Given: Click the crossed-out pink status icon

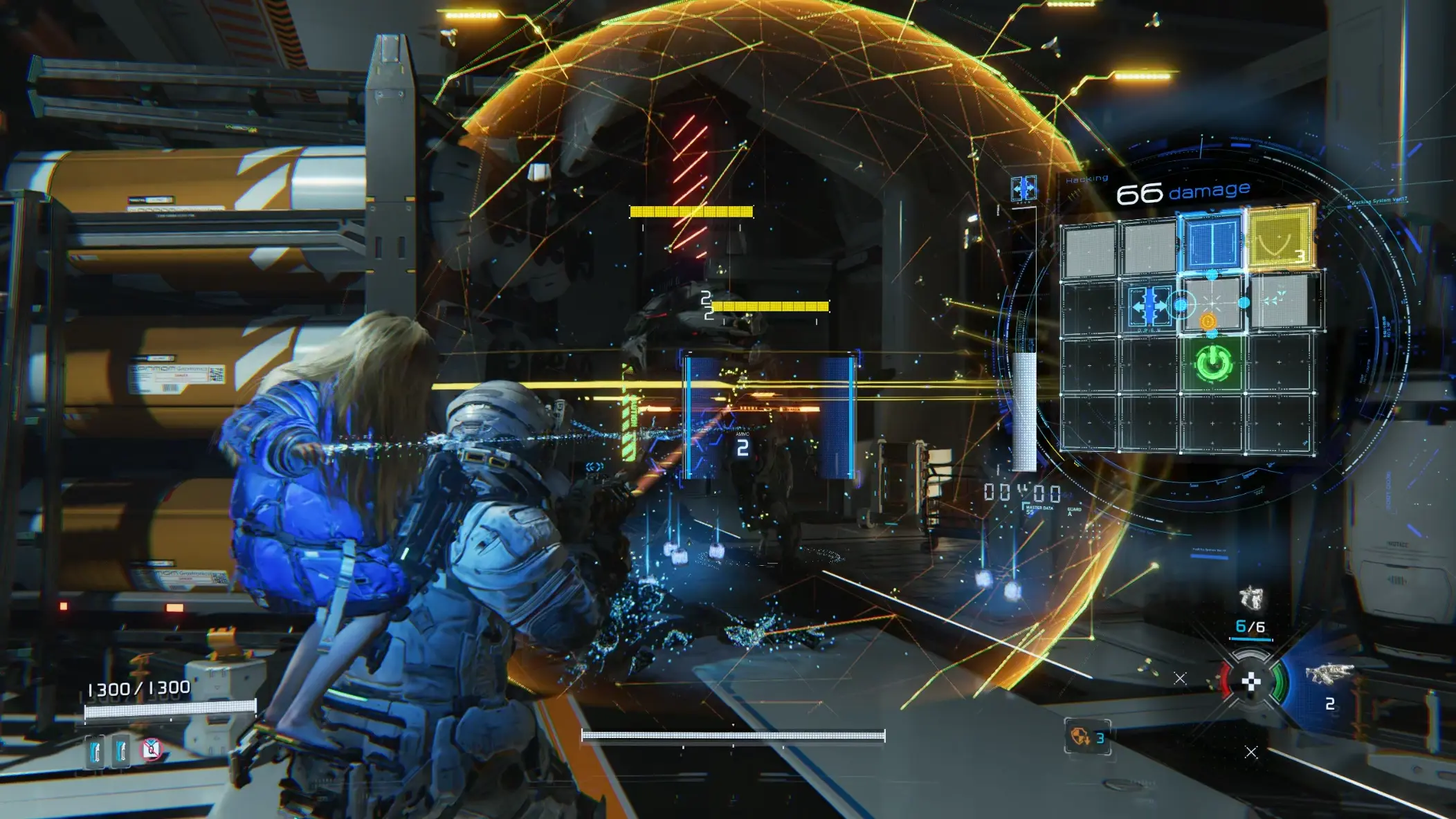Looking at the screenshot, I should [152, 748].
